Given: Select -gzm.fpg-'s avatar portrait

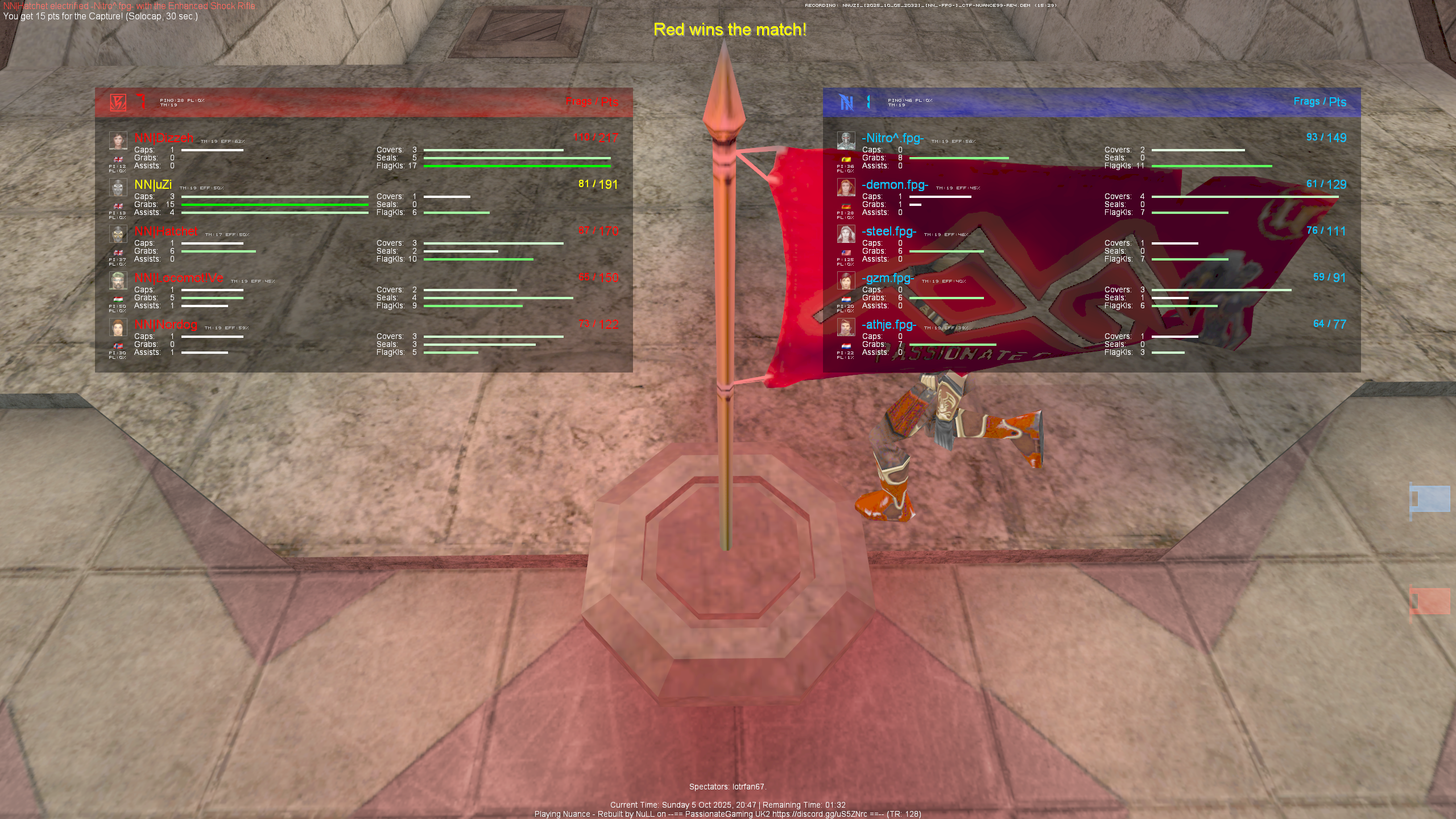Looking at the screenshot, I should tap(846, 280).
